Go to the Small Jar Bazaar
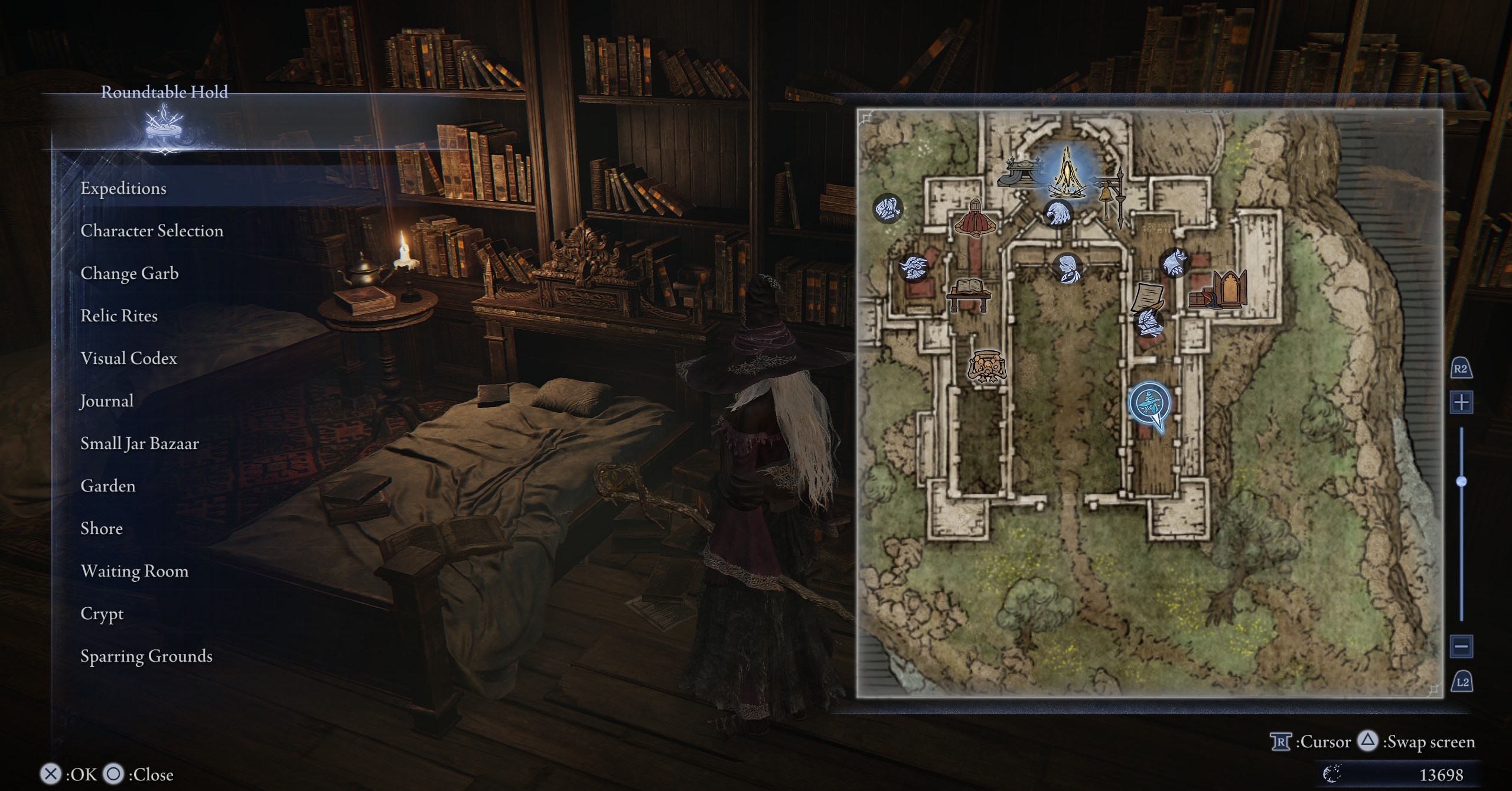The image size is (1512, 791). tap(139, 444)
